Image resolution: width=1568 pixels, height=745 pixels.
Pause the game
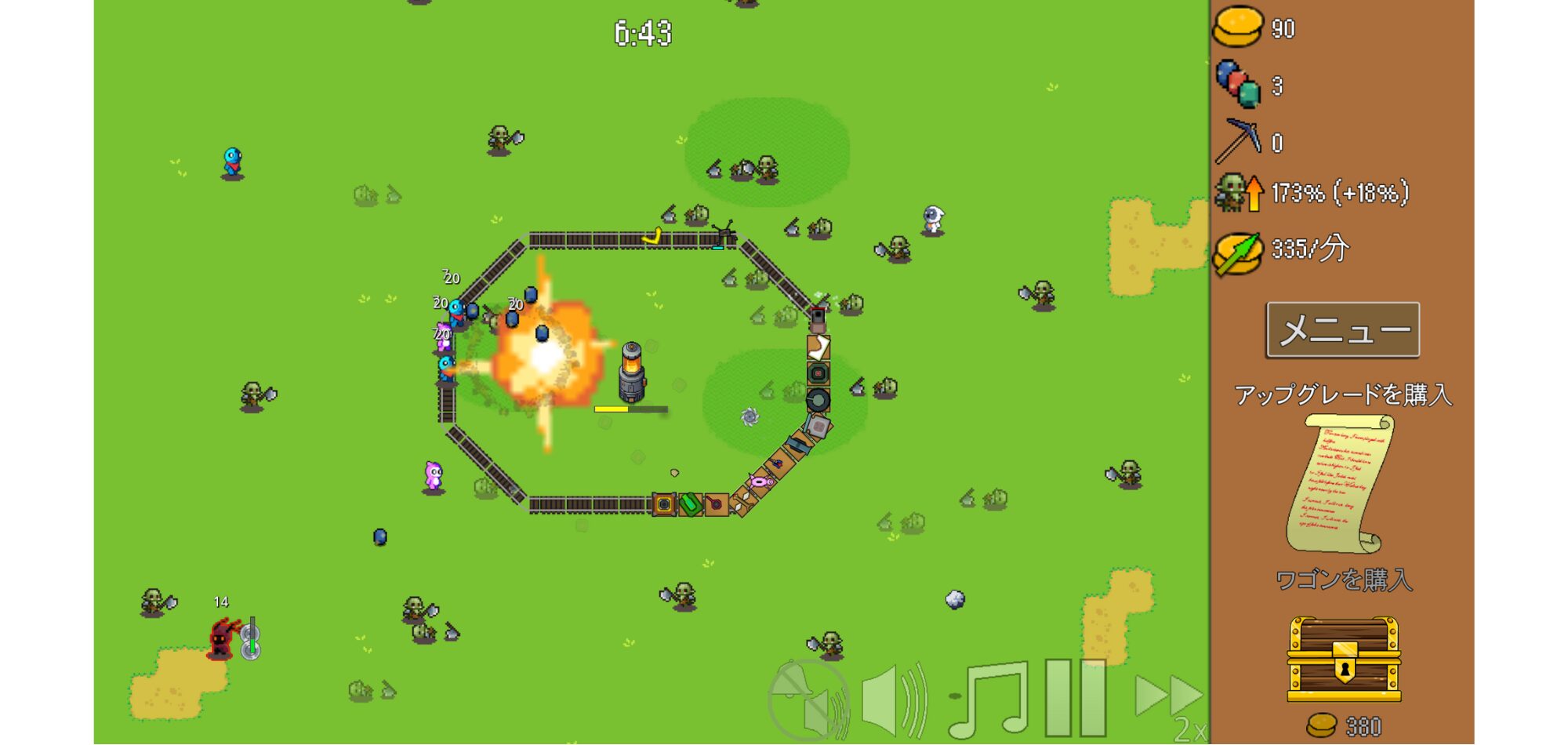click(1076, 698)
